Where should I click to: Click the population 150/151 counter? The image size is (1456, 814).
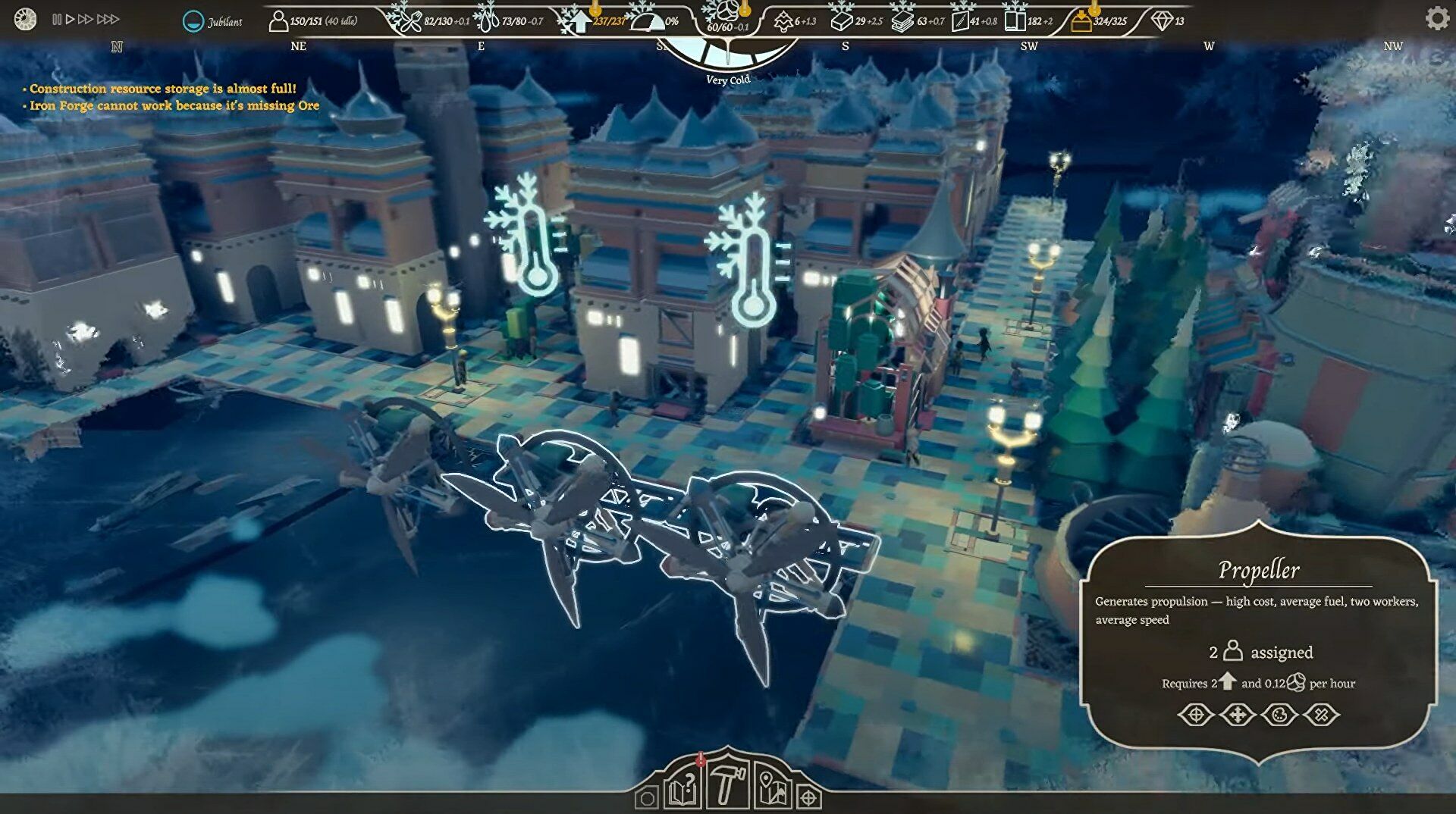coord(296,21)
